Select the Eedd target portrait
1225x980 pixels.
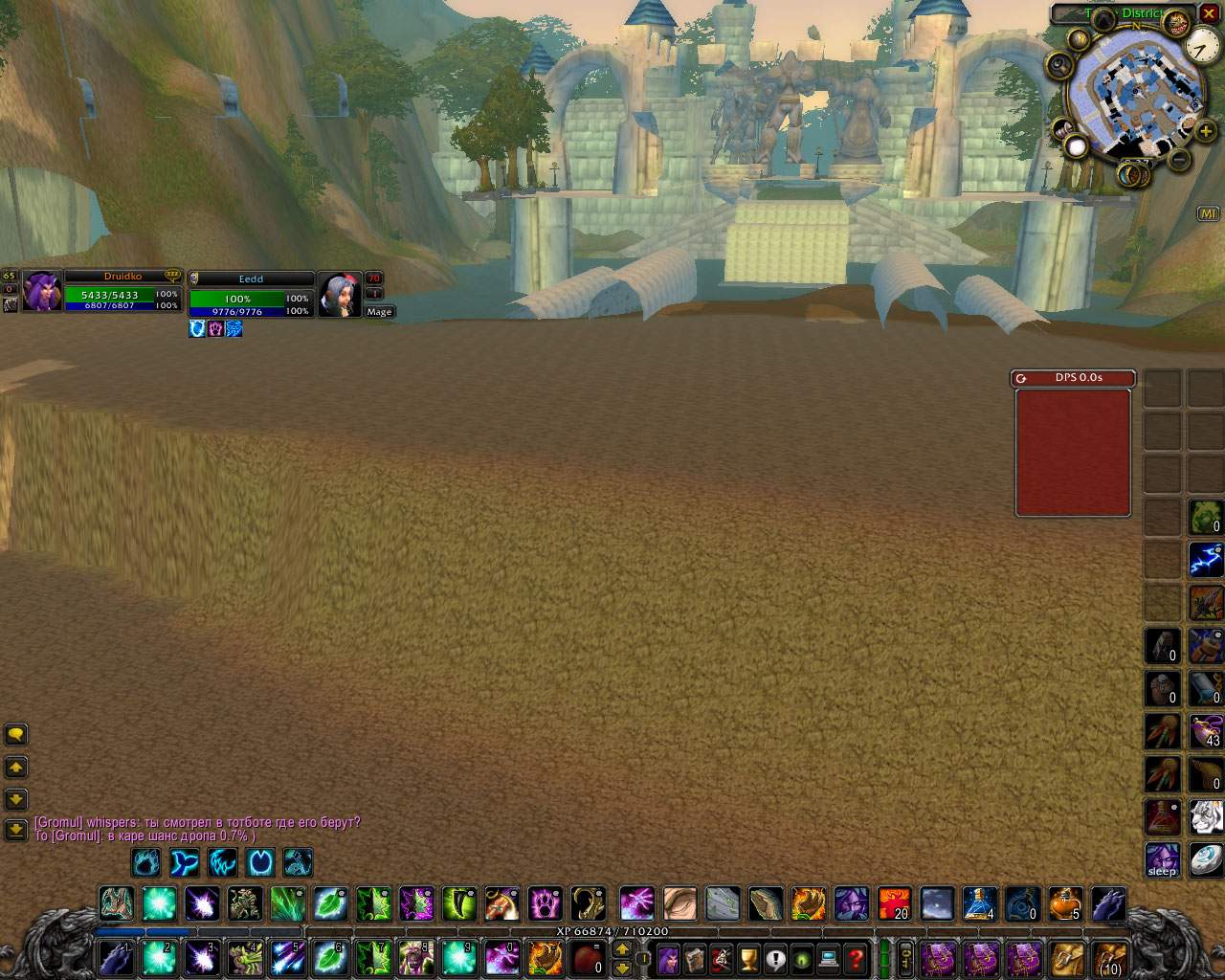coord(340,294)
